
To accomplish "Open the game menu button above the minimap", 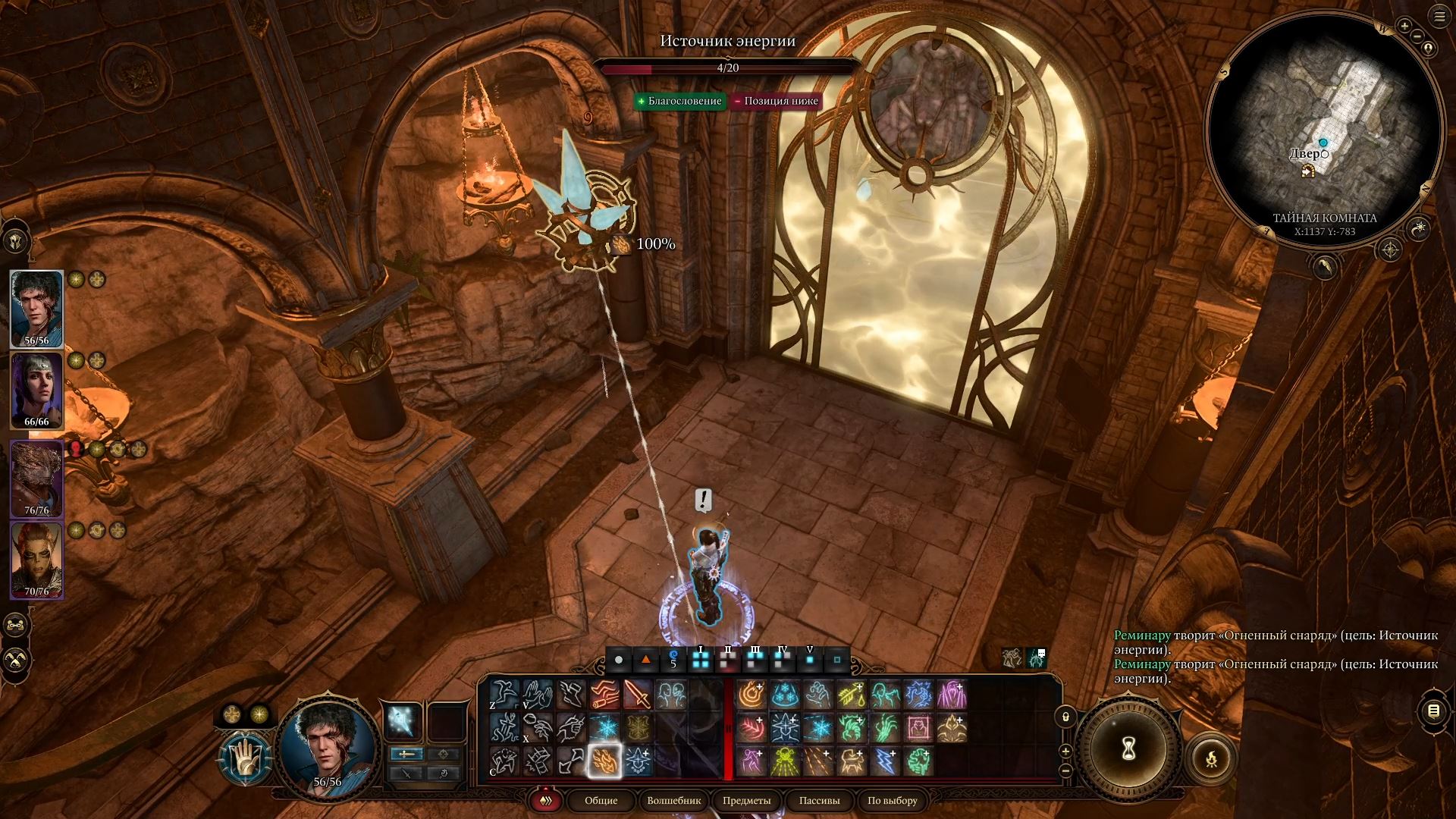I will [x=1439, y=17].
